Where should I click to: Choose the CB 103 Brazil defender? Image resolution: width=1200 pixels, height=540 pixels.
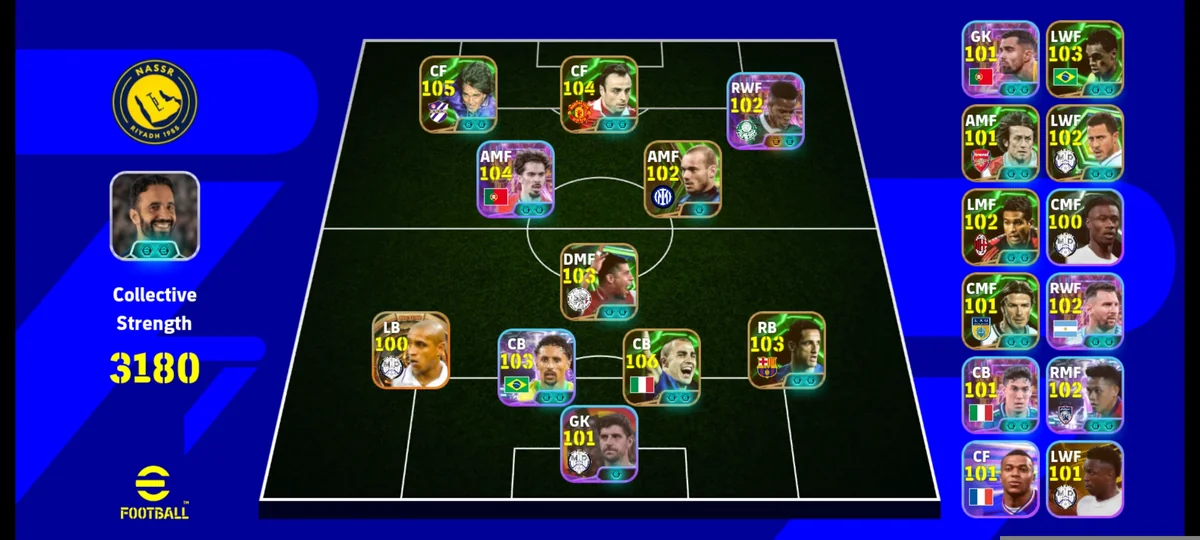(536, 367)
